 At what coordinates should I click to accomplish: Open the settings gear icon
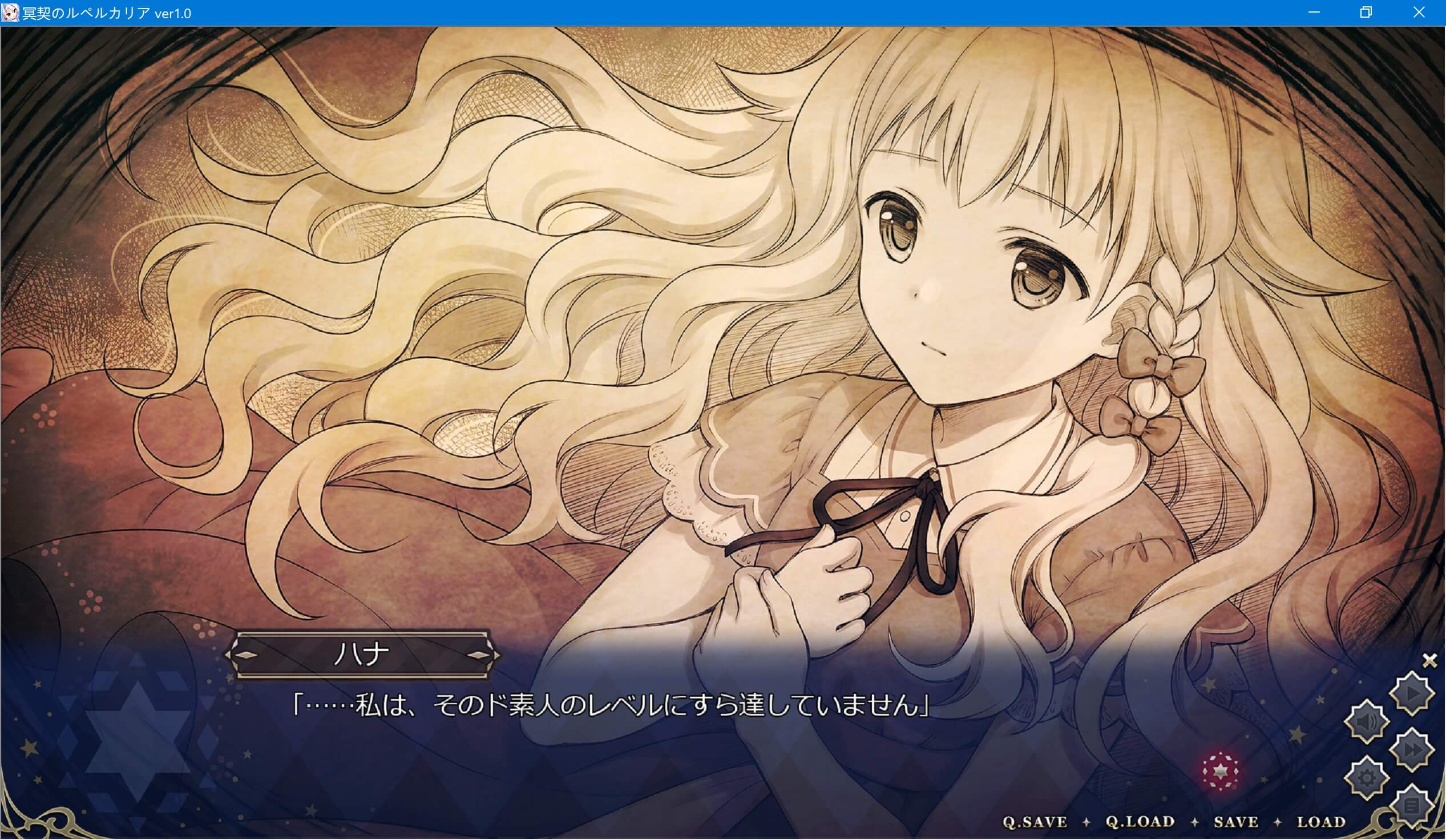coord(1367,777)
